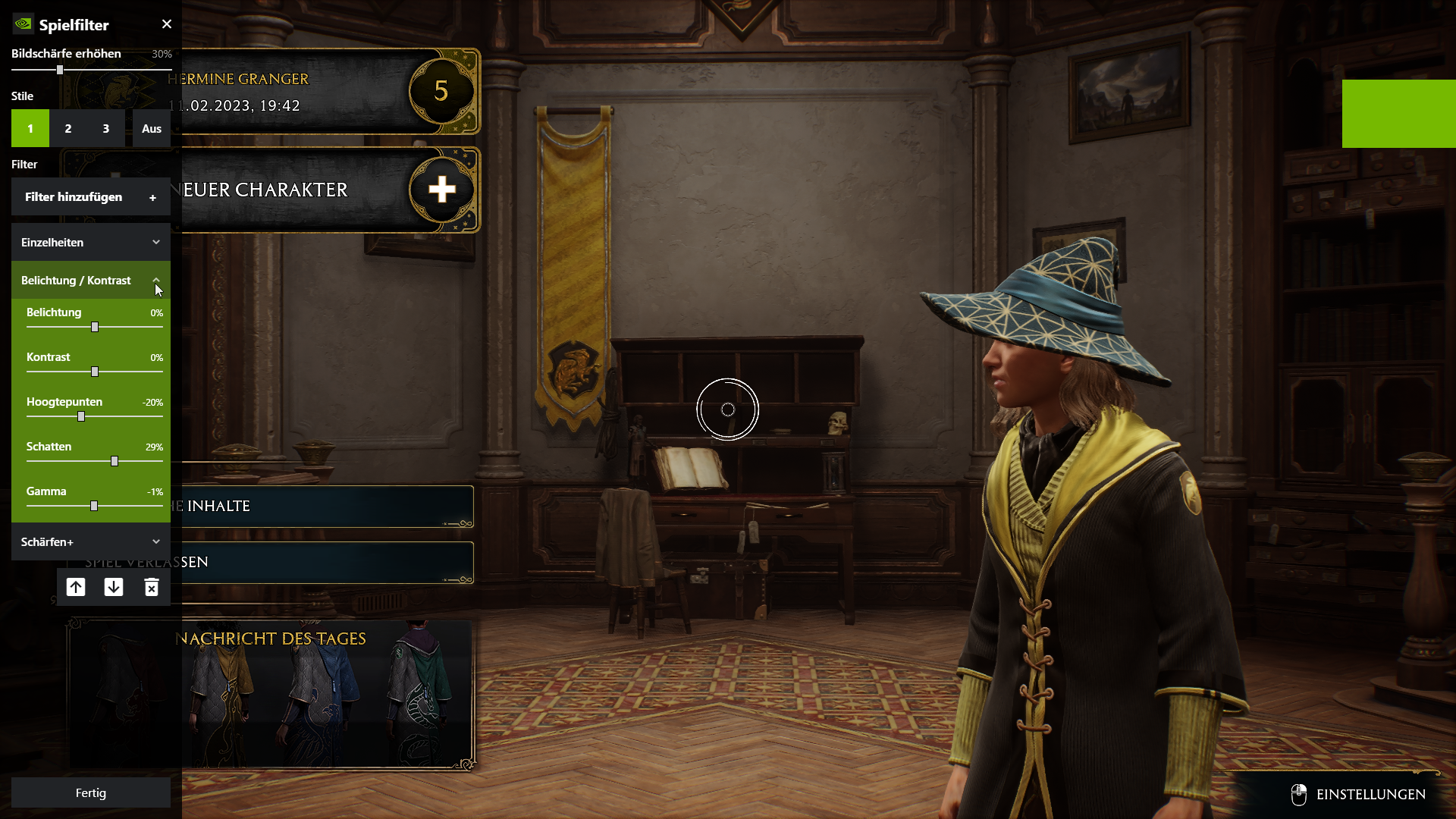Viewport: 1456px width, 819px height.
Task: Activate style preset 3
Action: (105, 128)
